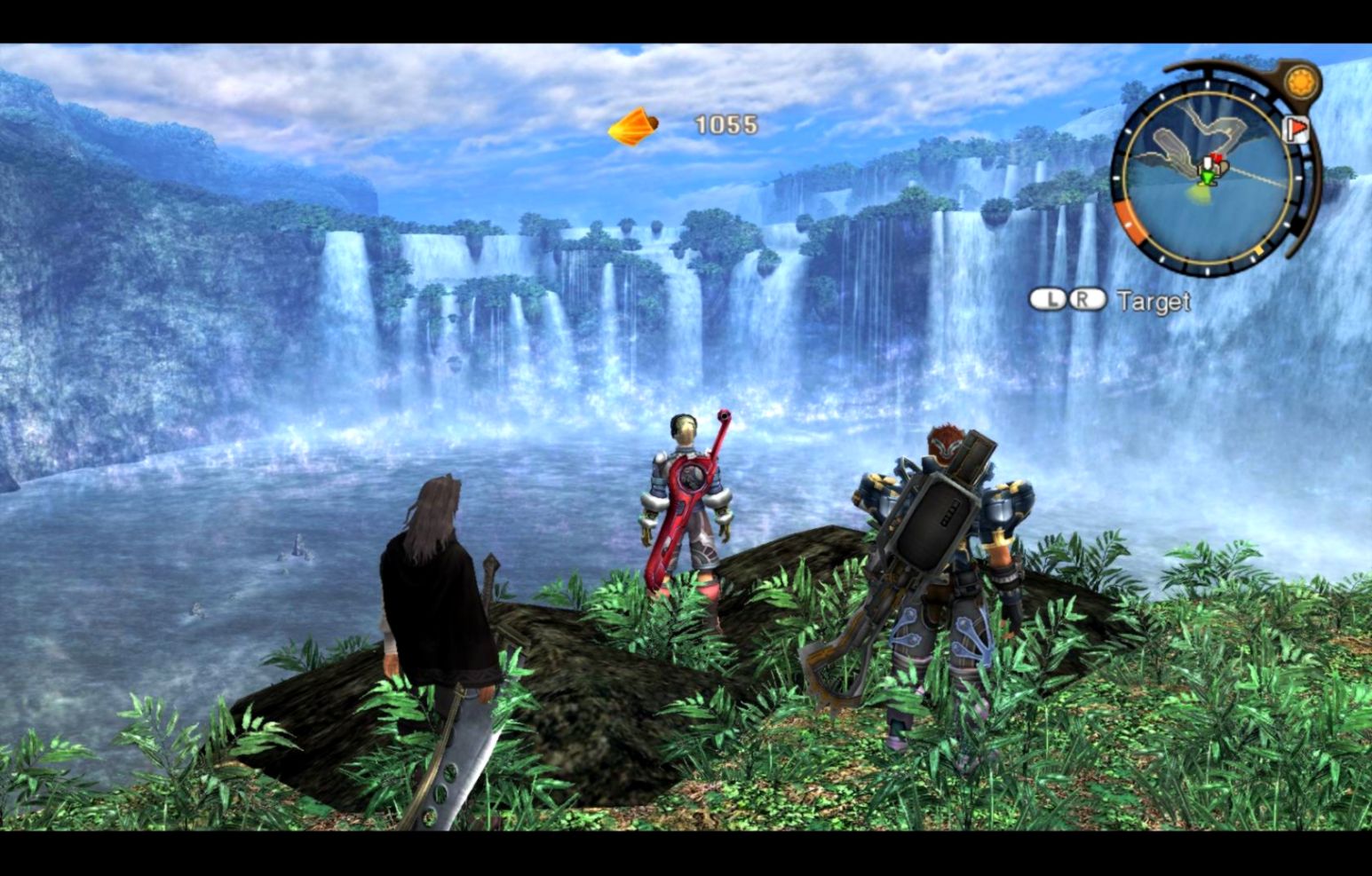
Task: Click the red enemy marker on the minimap
Action: 1218,158
